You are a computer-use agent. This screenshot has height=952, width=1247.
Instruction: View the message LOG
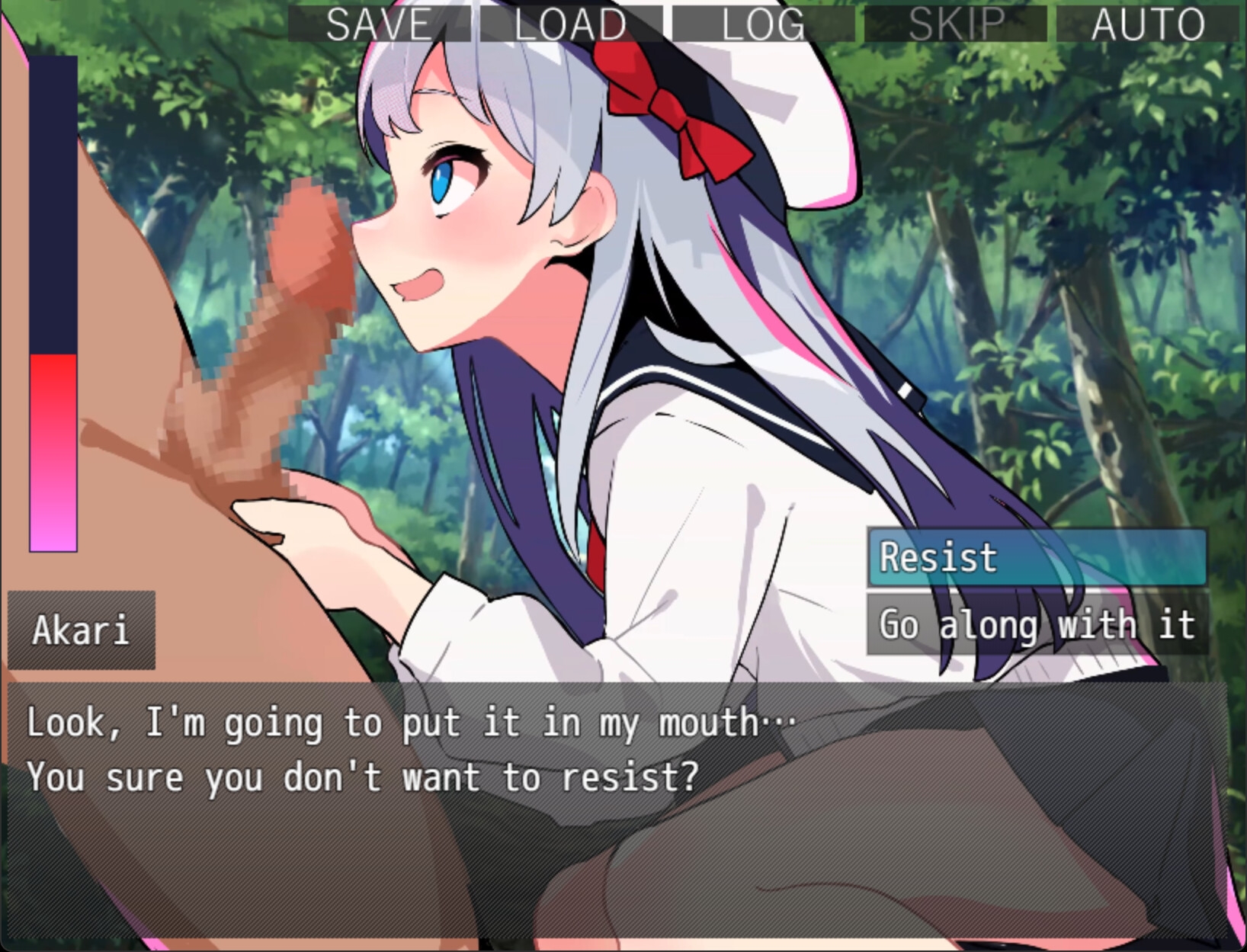[762, 23]
